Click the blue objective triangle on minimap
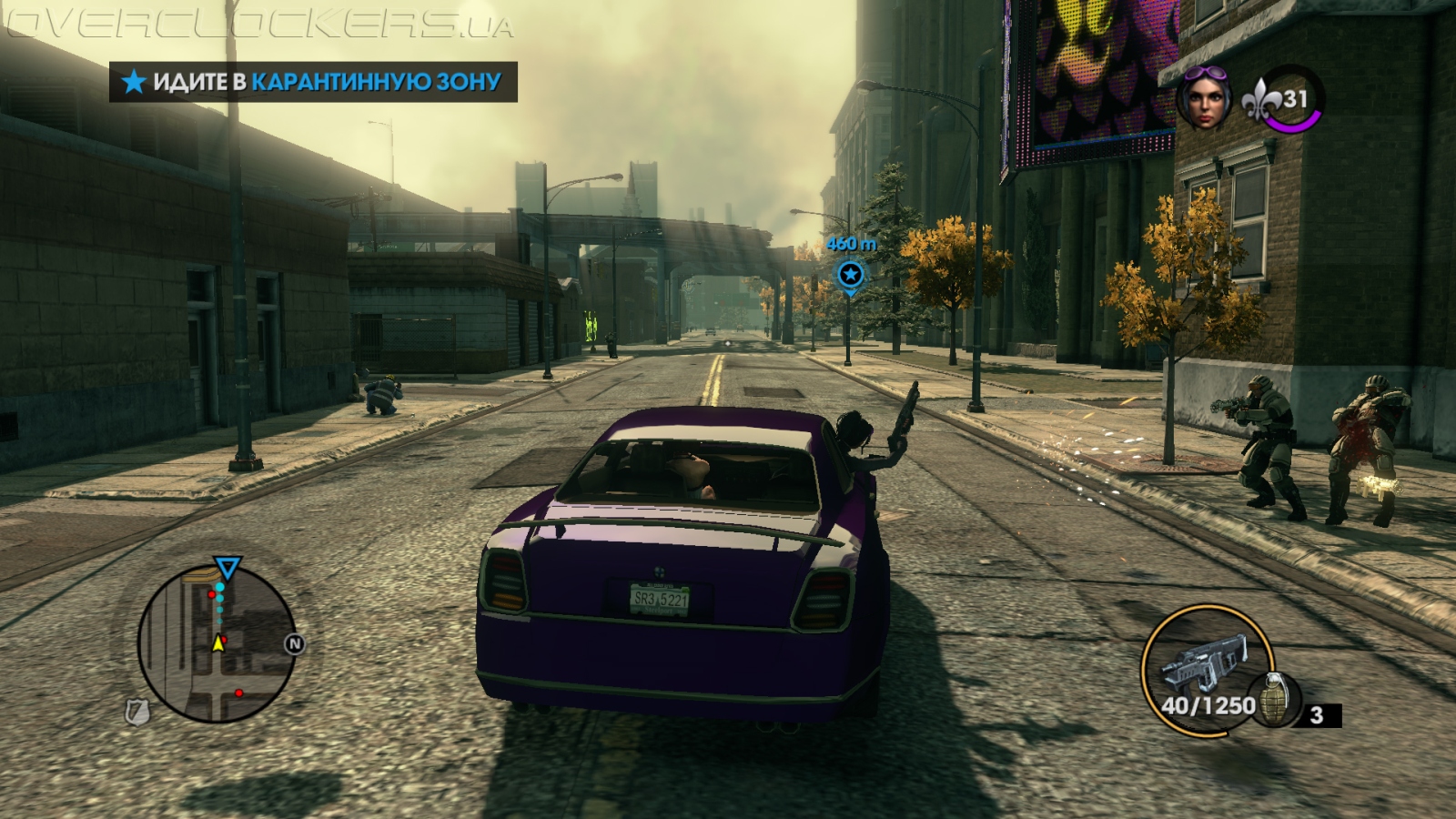 [227, 570]
